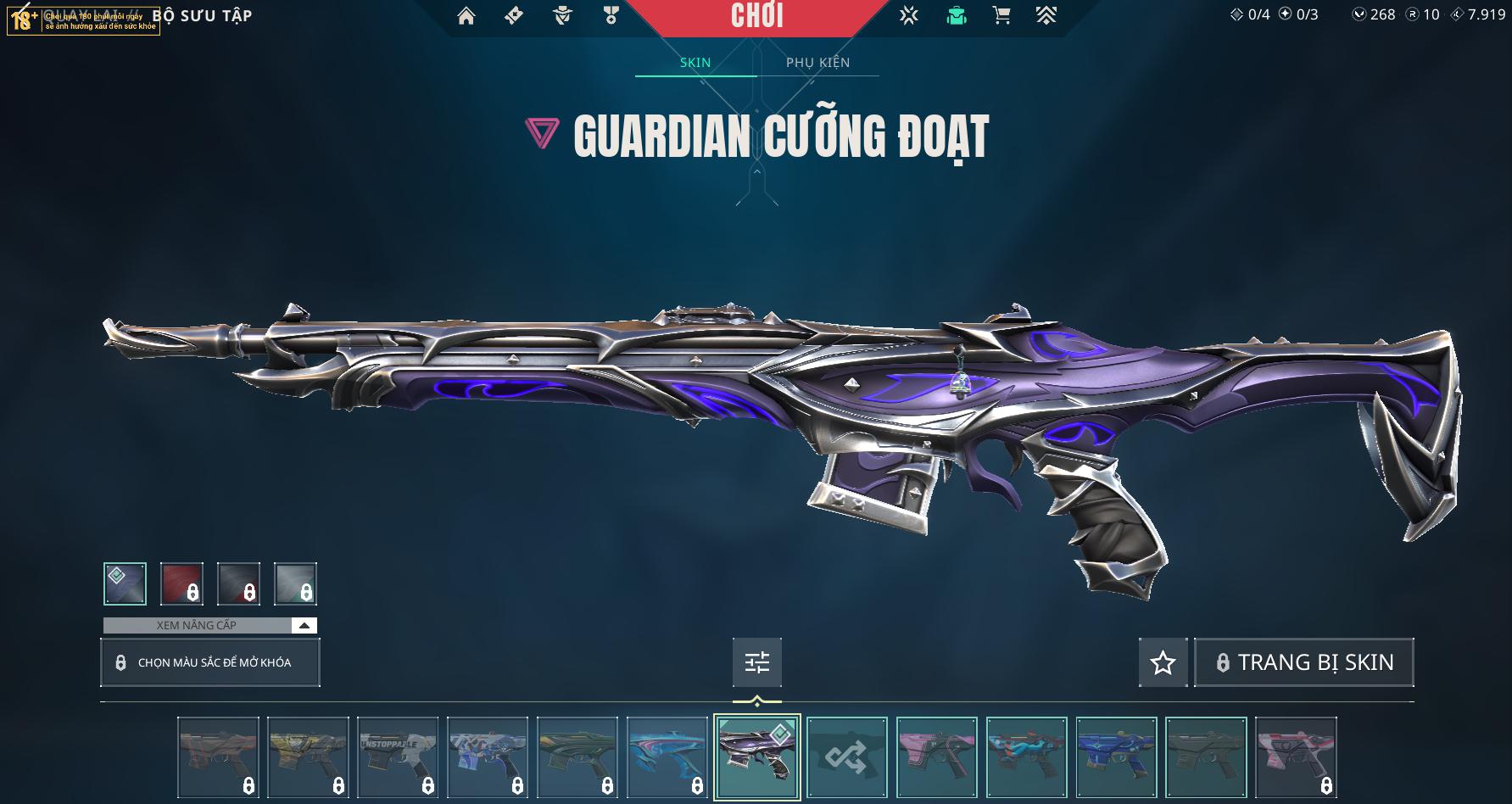The width and height of the screenshot is (1512, 804).
Task: Select the SKIN tab
Action: point(695,63)
